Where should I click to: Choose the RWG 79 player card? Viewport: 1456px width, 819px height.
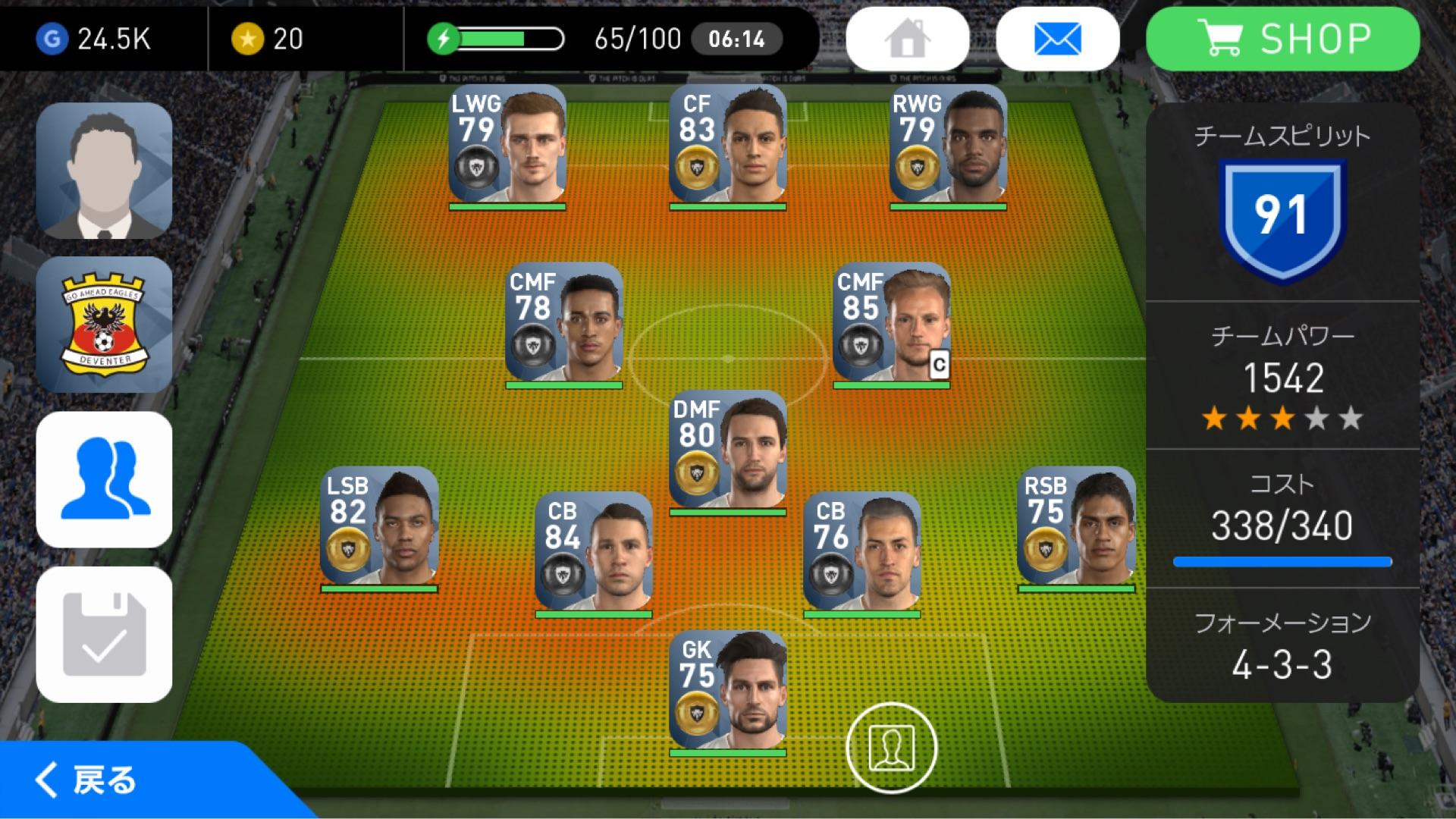(x=948, y=146)
